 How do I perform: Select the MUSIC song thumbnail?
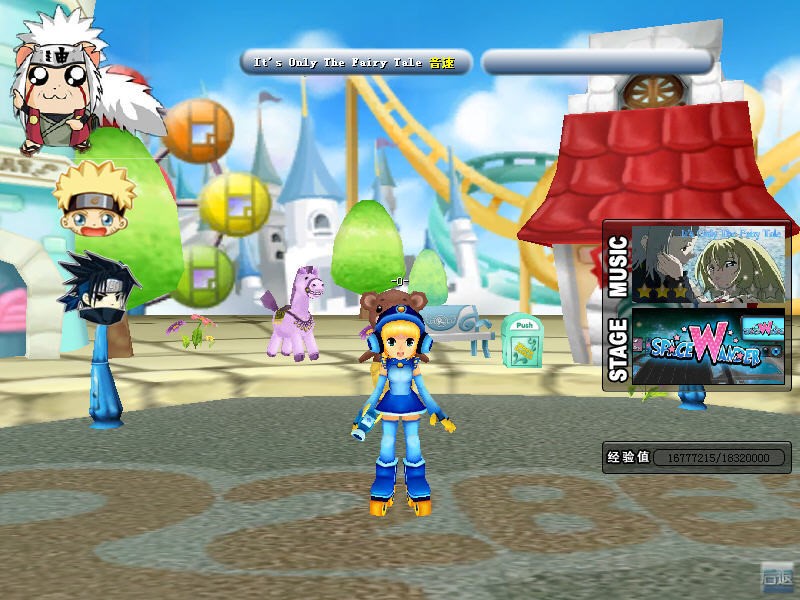(x=709, y=264)
